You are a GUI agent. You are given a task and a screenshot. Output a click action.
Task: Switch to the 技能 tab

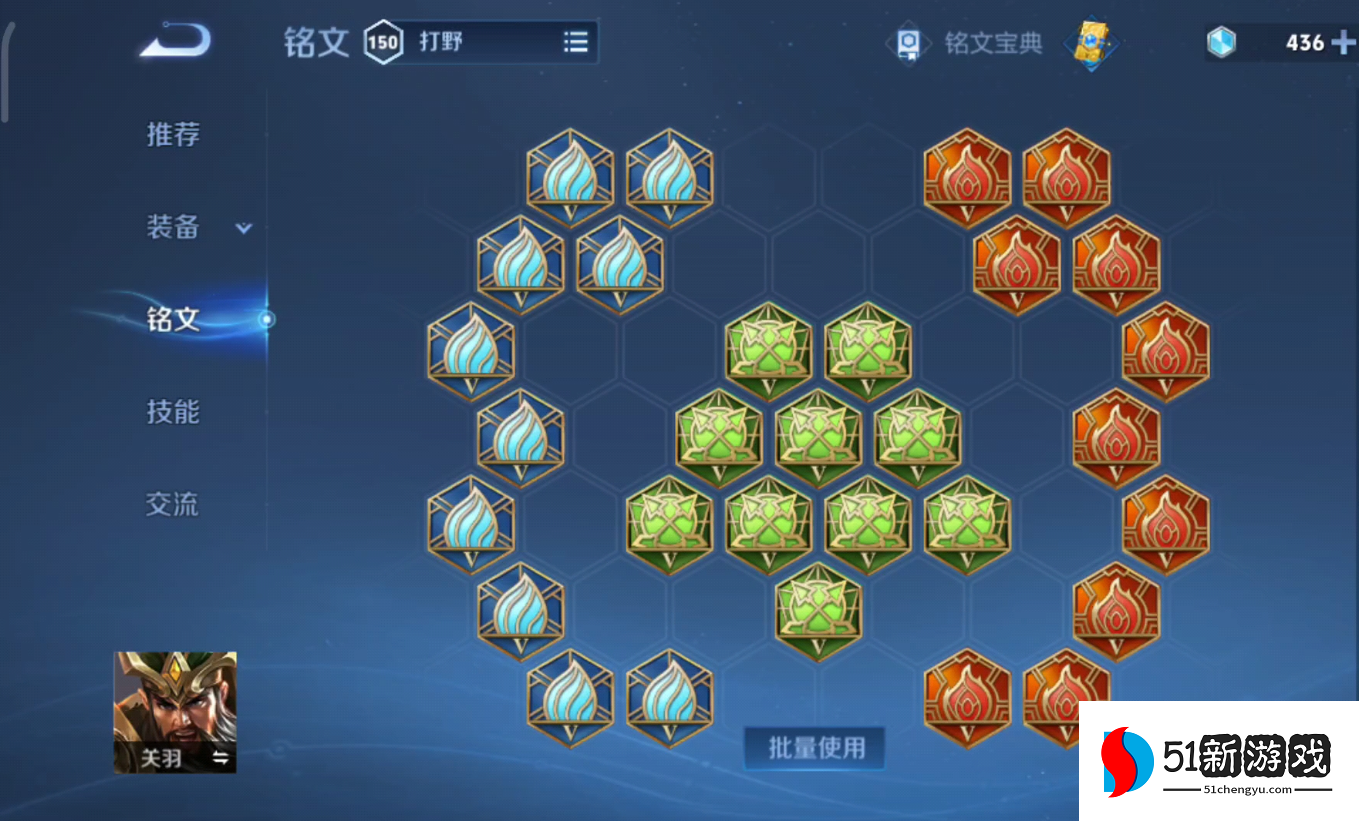(173, 411)
